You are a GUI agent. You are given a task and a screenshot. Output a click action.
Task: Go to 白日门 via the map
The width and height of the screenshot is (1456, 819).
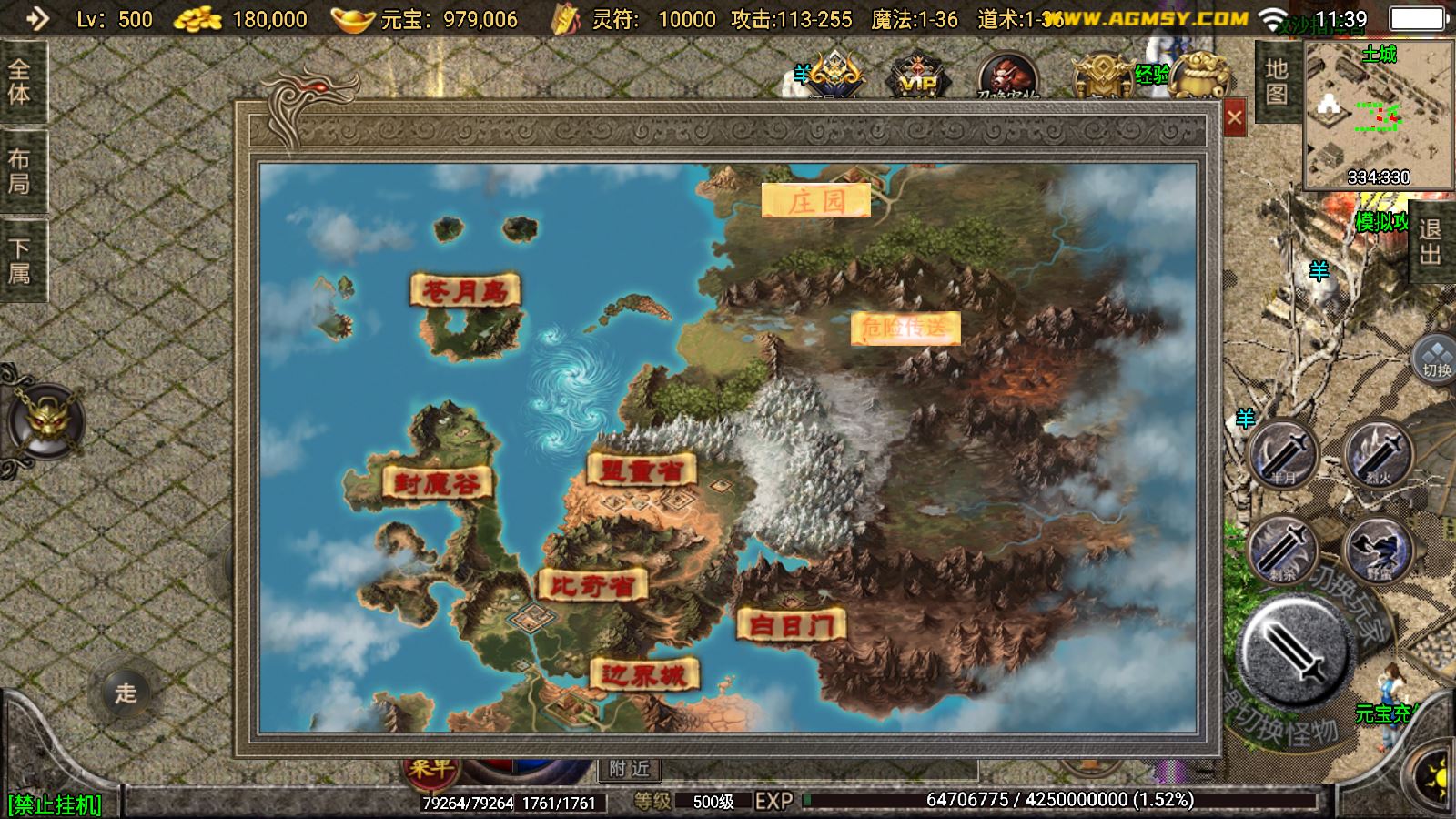[791, 625]
